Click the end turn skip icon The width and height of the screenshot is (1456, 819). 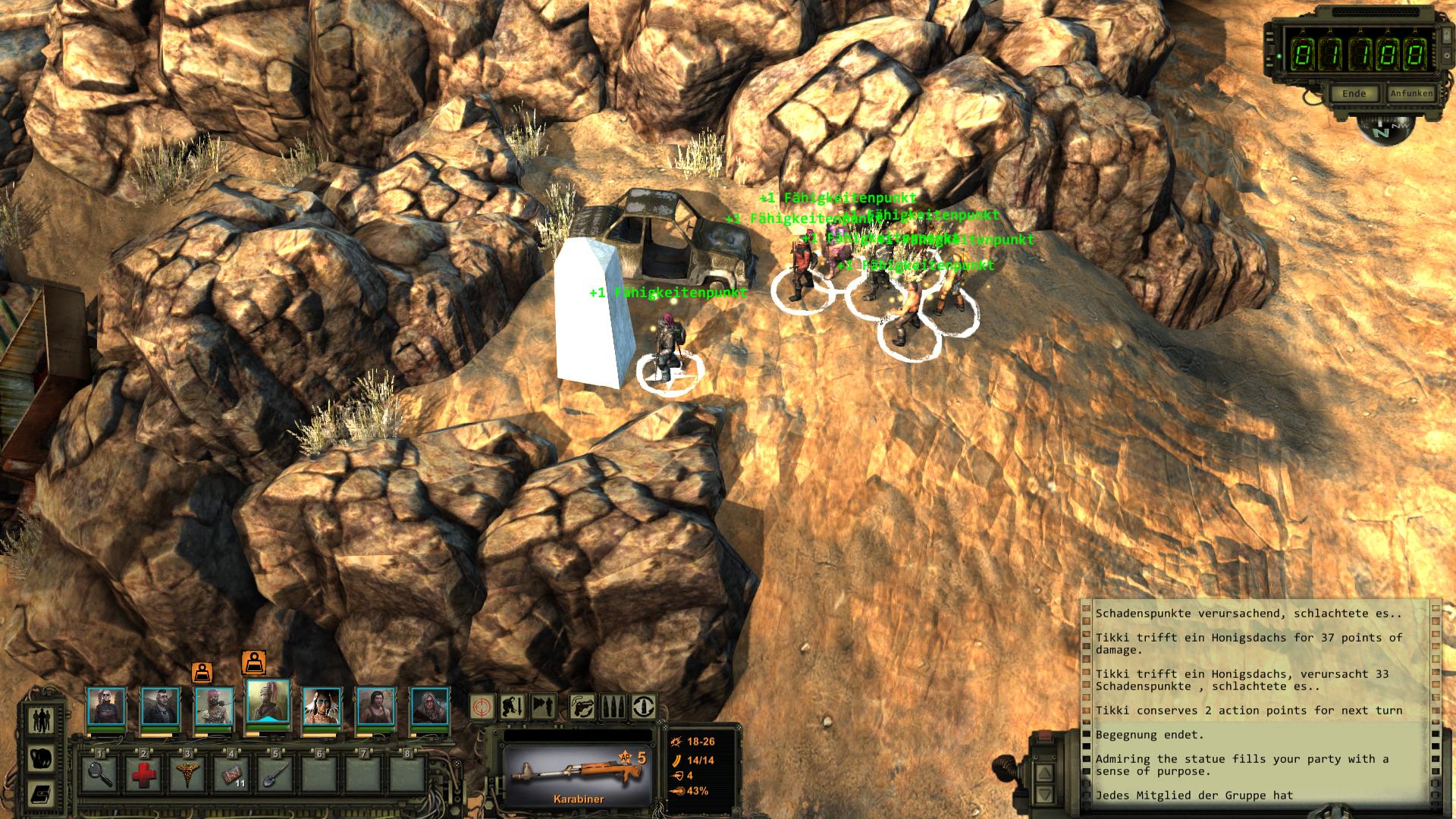click(x=544, y=707)
